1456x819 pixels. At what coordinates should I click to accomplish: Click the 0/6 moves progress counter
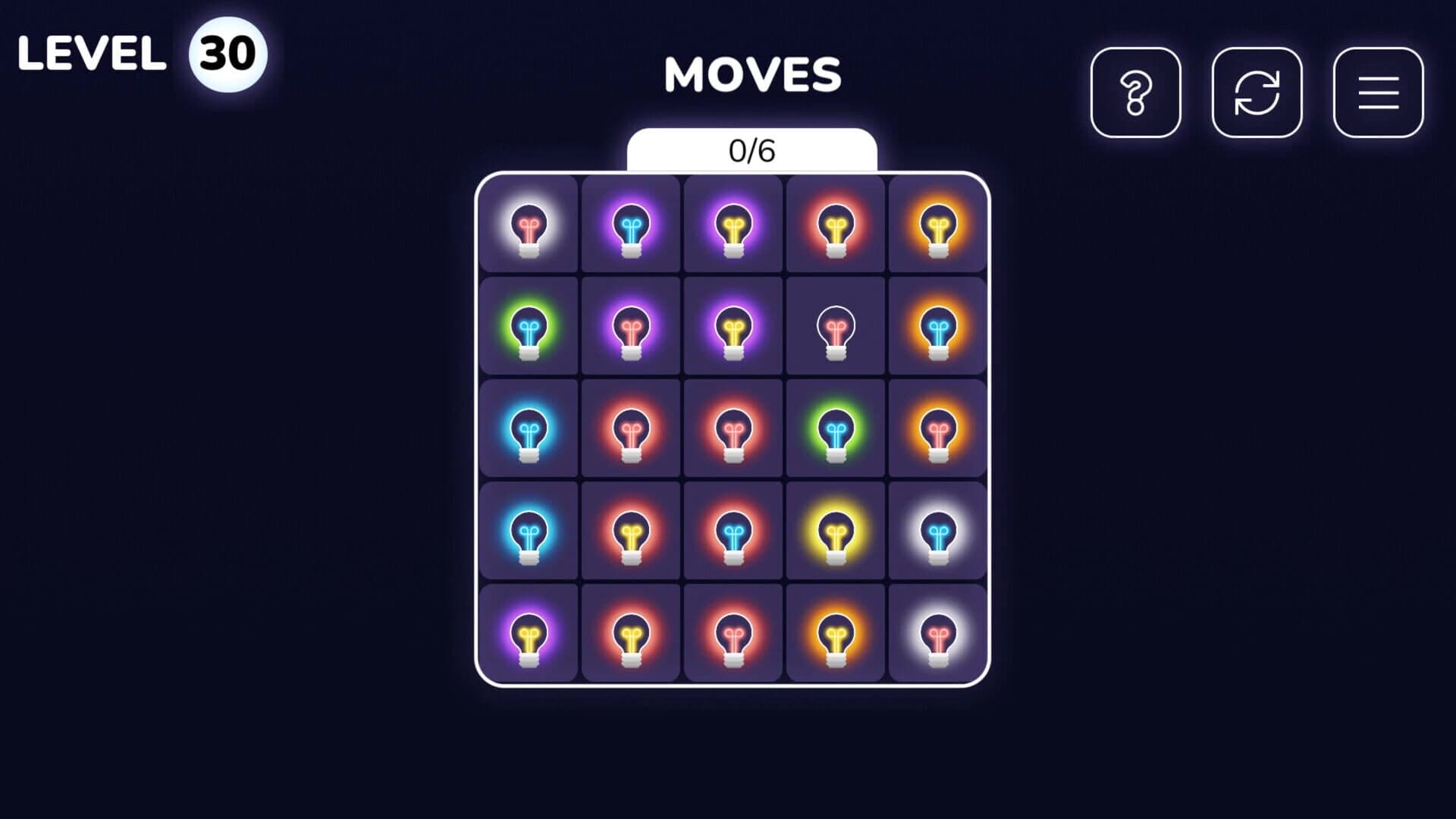click(x=753, y=150)
